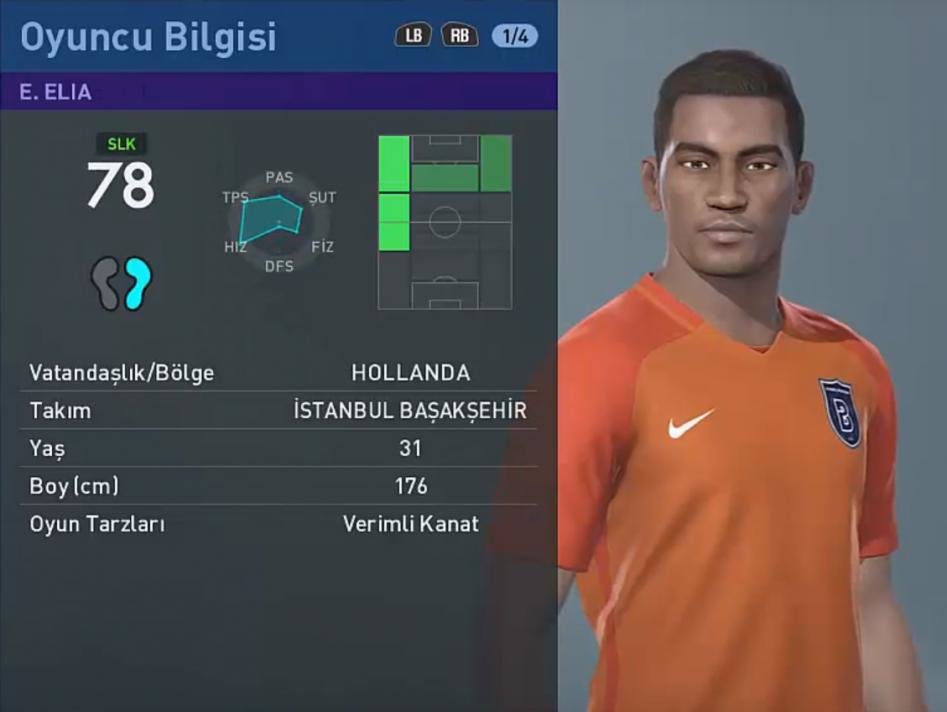Select the playable positions pitch diagram
947x712 pixels.
pos(445,221)
